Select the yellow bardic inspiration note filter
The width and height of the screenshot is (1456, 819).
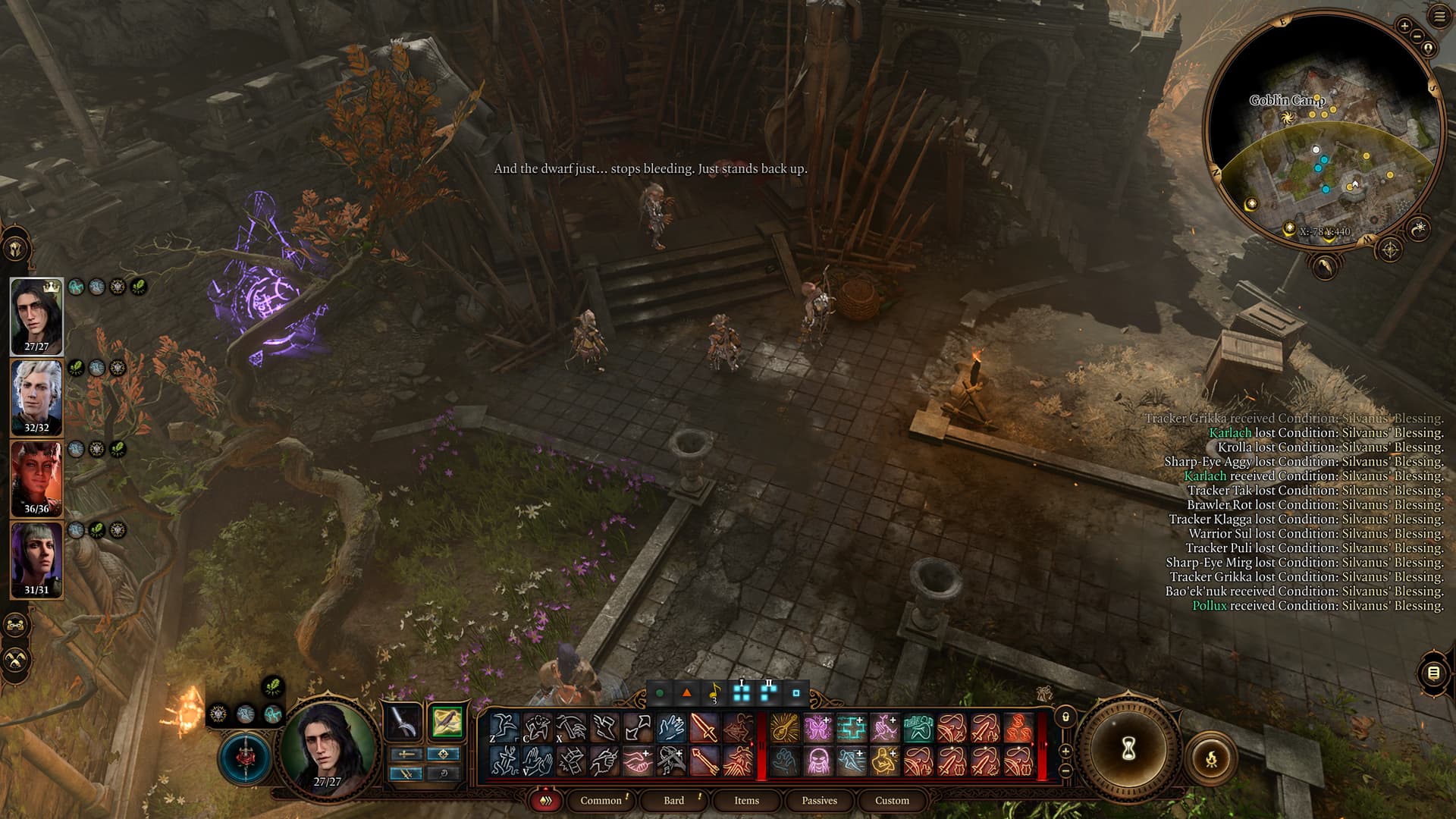coord(714,693)
